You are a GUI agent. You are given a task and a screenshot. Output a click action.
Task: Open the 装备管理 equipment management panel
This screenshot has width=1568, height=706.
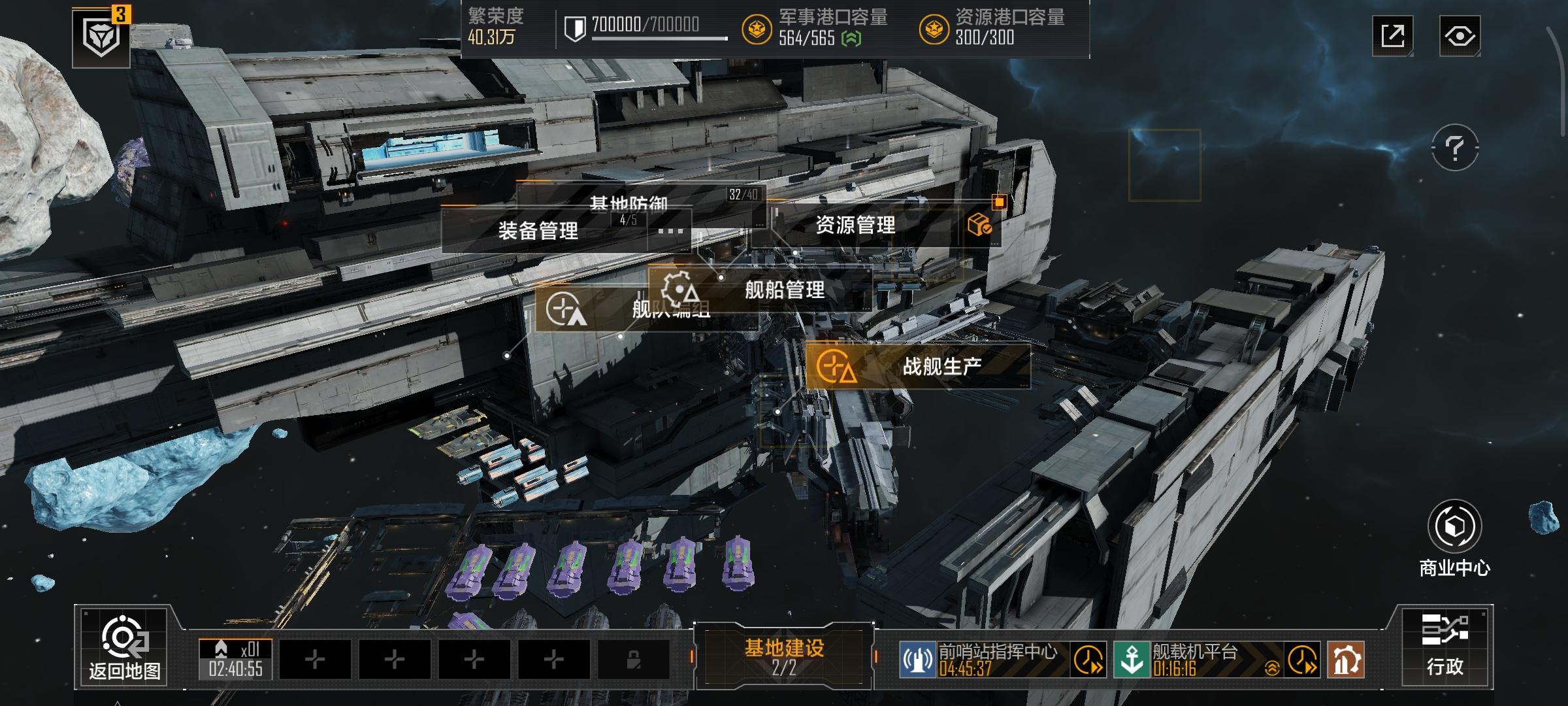pyautogui.click(x=538, y=231)
